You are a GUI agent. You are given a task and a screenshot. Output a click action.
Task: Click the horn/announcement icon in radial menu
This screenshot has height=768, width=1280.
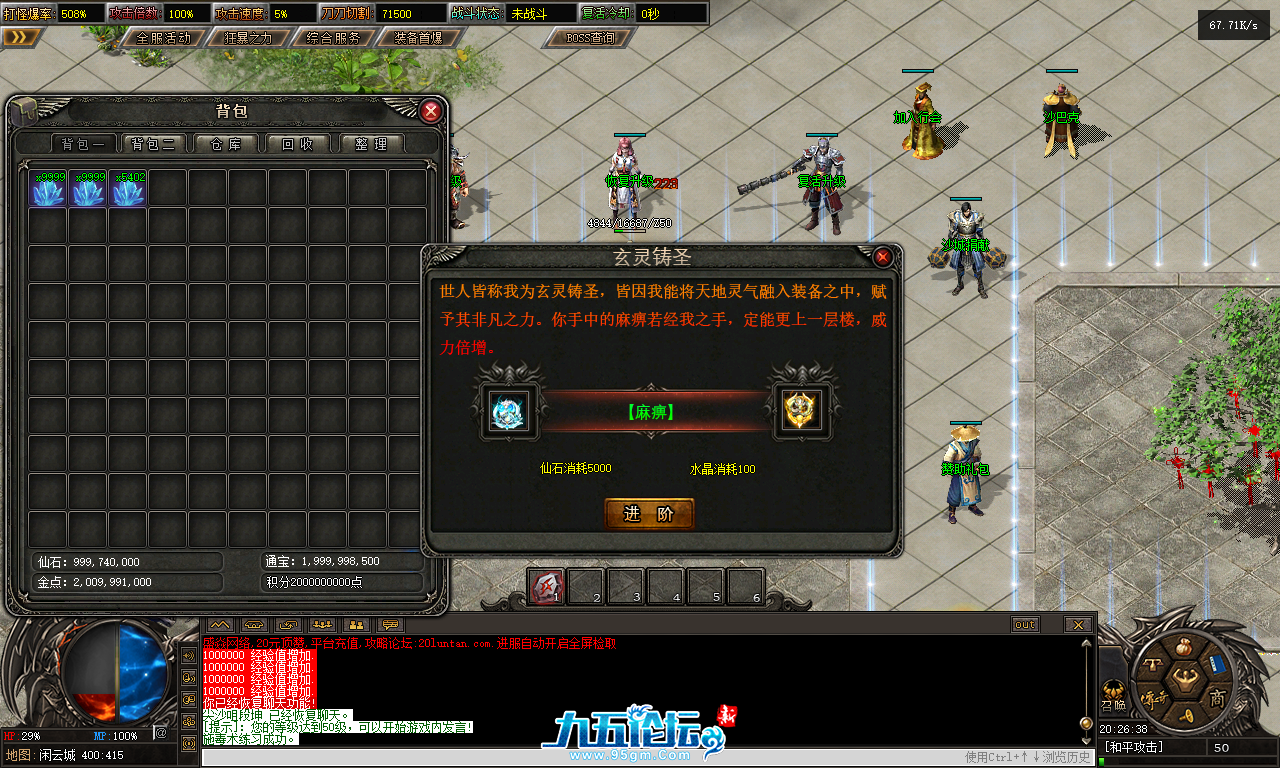pyautogui.click(x=1187, y=715)
